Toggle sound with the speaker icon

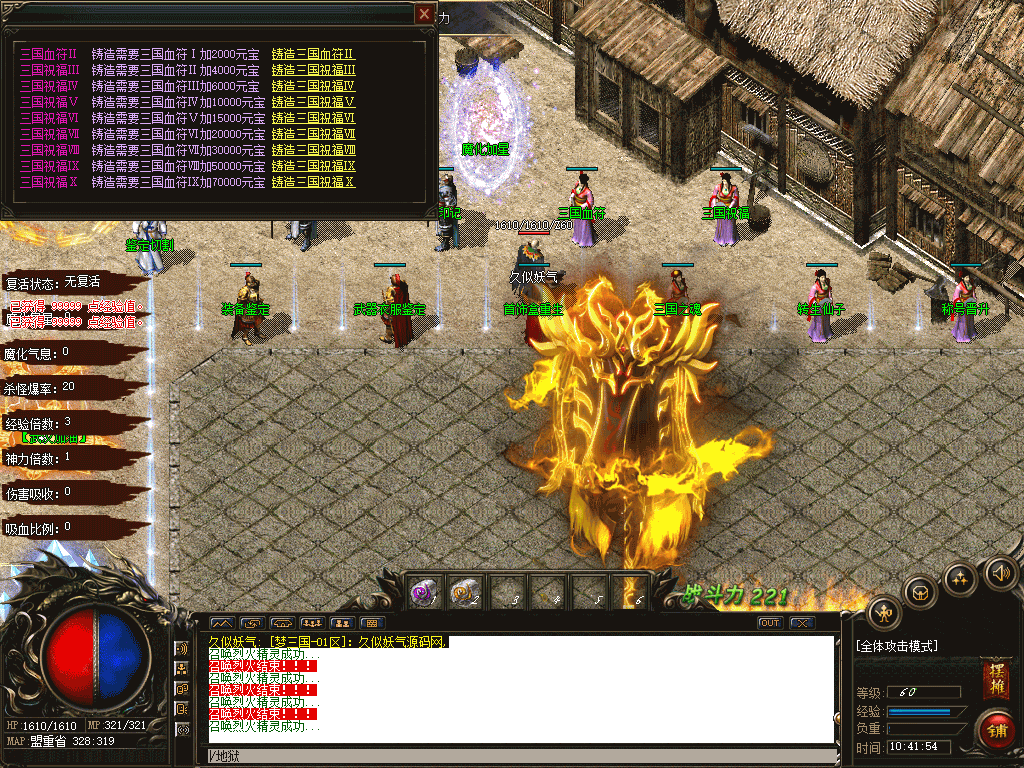(x=1000, y=573)
